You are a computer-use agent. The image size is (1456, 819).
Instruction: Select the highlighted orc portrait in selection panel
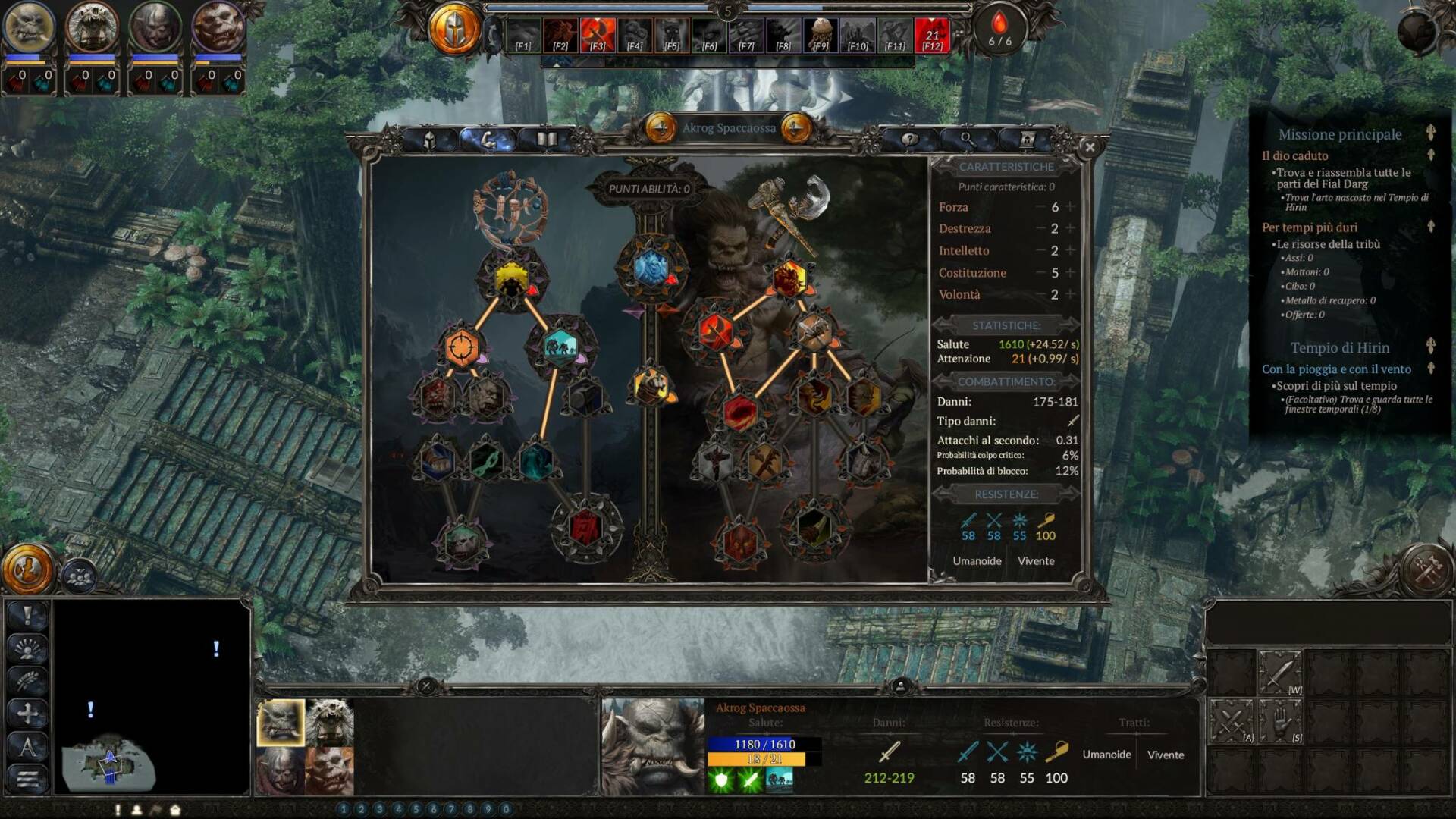pos(281,722)
